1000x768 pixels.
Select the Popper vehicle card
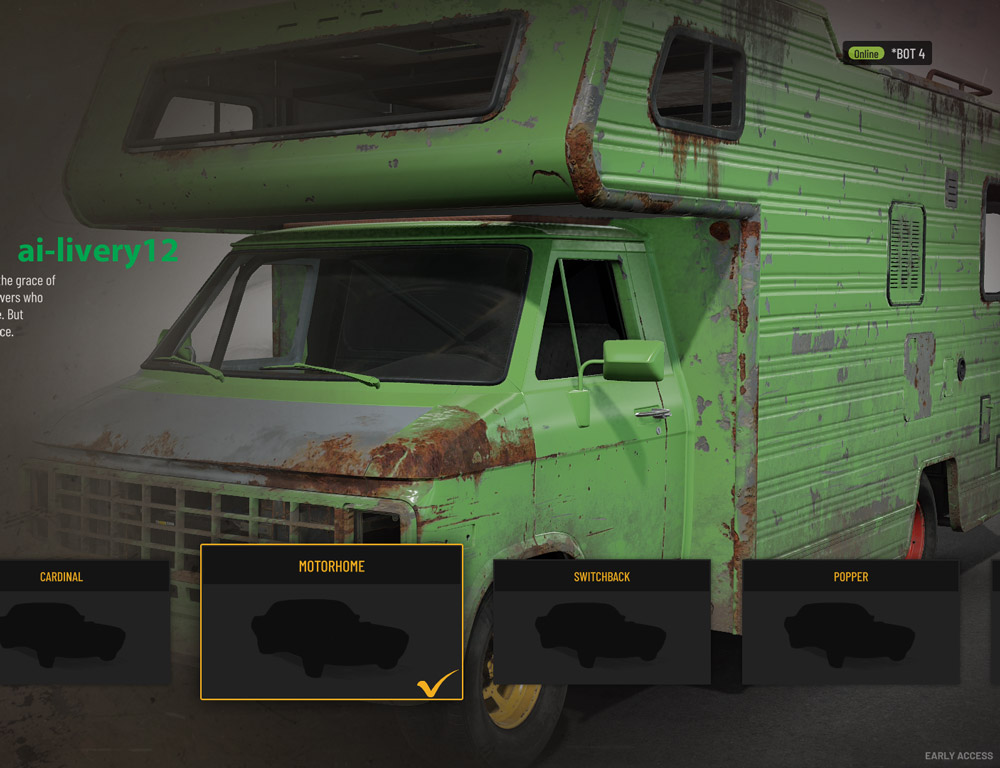(x=850, y=622)
